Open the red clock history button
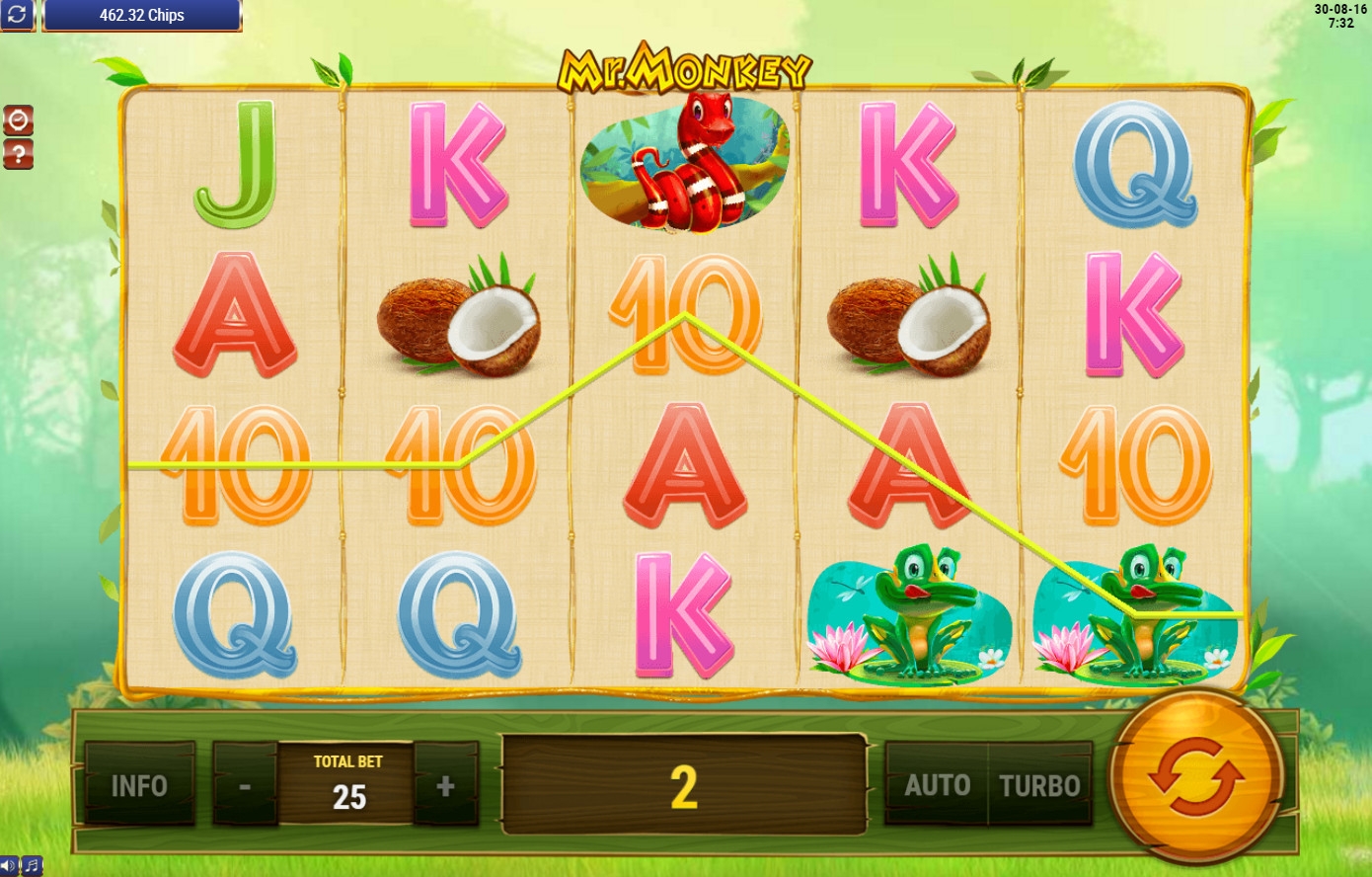Image resolution: width=1372 pixels, height=877 pixels. pyautogui.click(x=18, y=120)
